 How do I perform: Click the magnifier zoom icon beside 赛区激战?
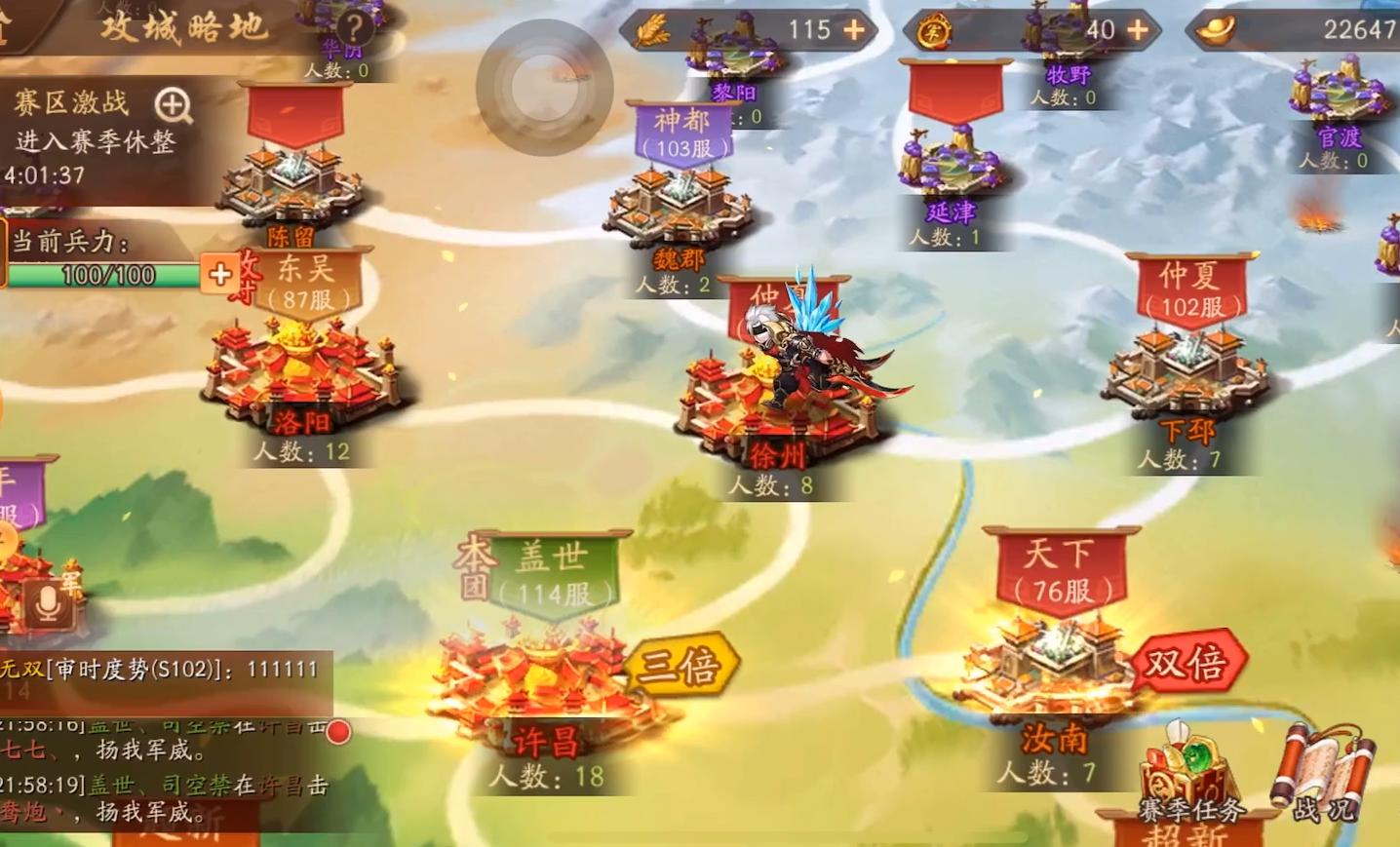pos(173,104)
